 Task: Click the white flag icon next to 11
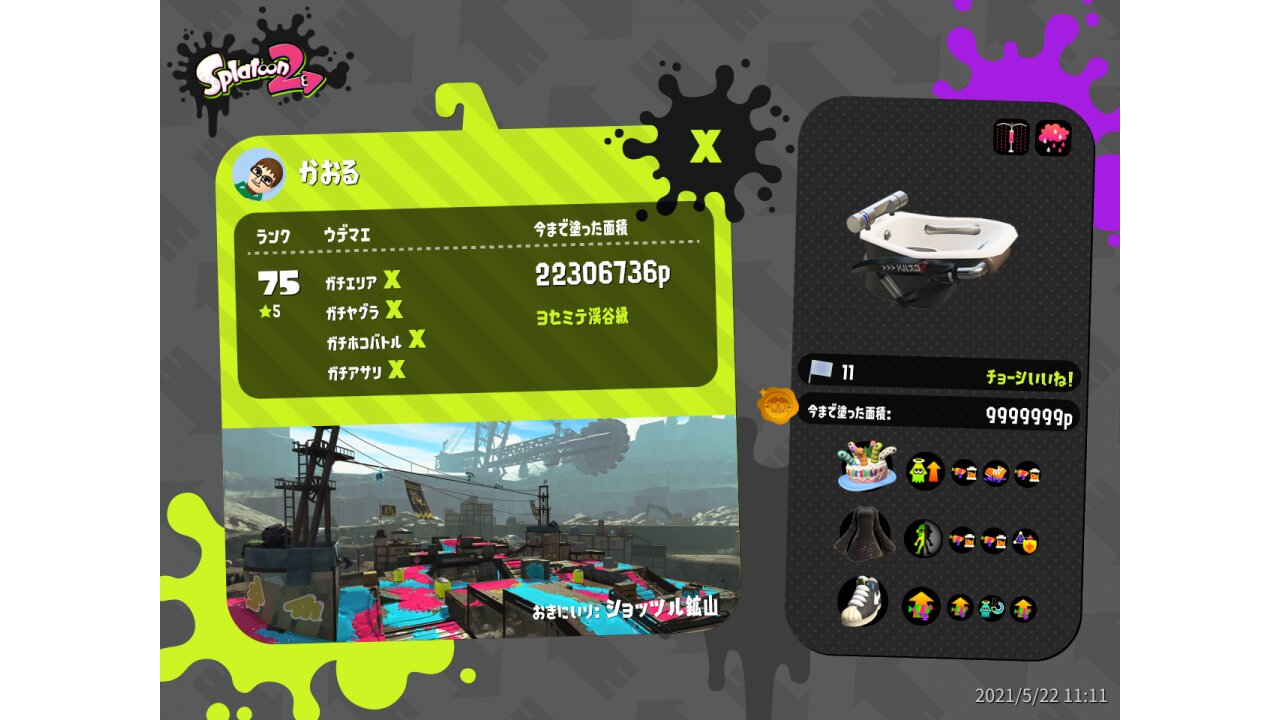(820, 372)
